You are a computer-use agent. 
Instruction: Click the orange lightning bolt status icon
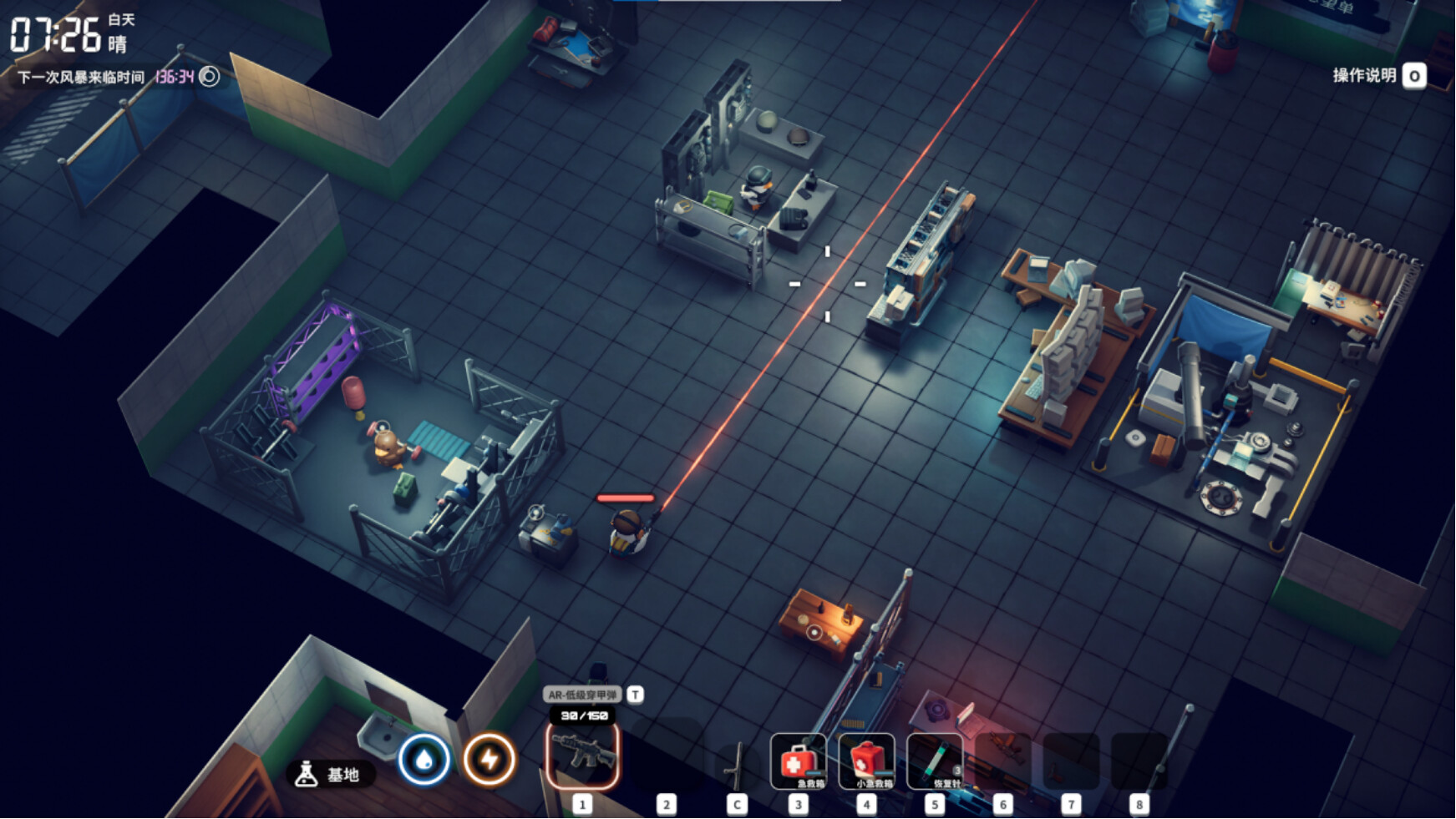[x=490, y=760]
